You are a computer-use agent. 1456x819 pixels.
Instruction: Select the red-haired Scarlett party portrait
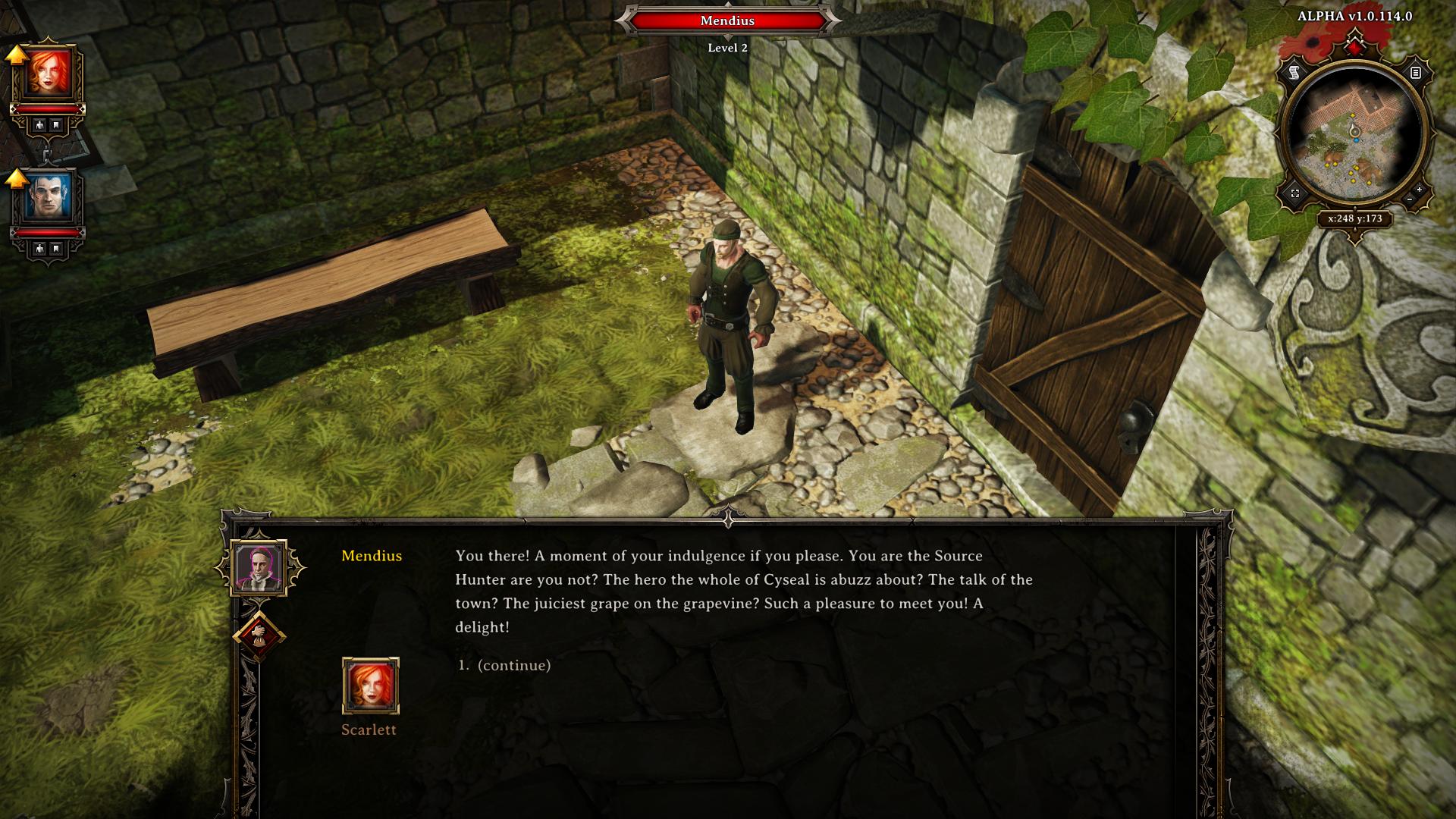49,74
